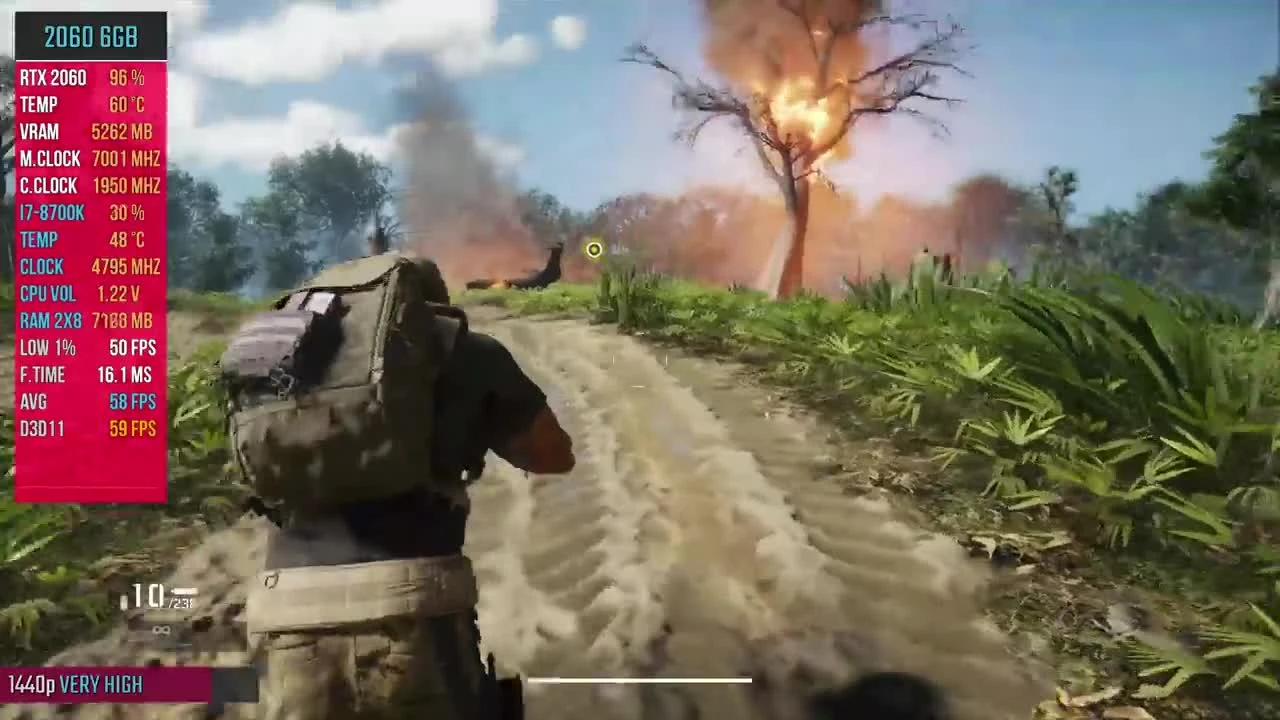Open the C.CLOCK core clock entry
The height and width of the screenshot is (720, 1280).
coord(90,185)
